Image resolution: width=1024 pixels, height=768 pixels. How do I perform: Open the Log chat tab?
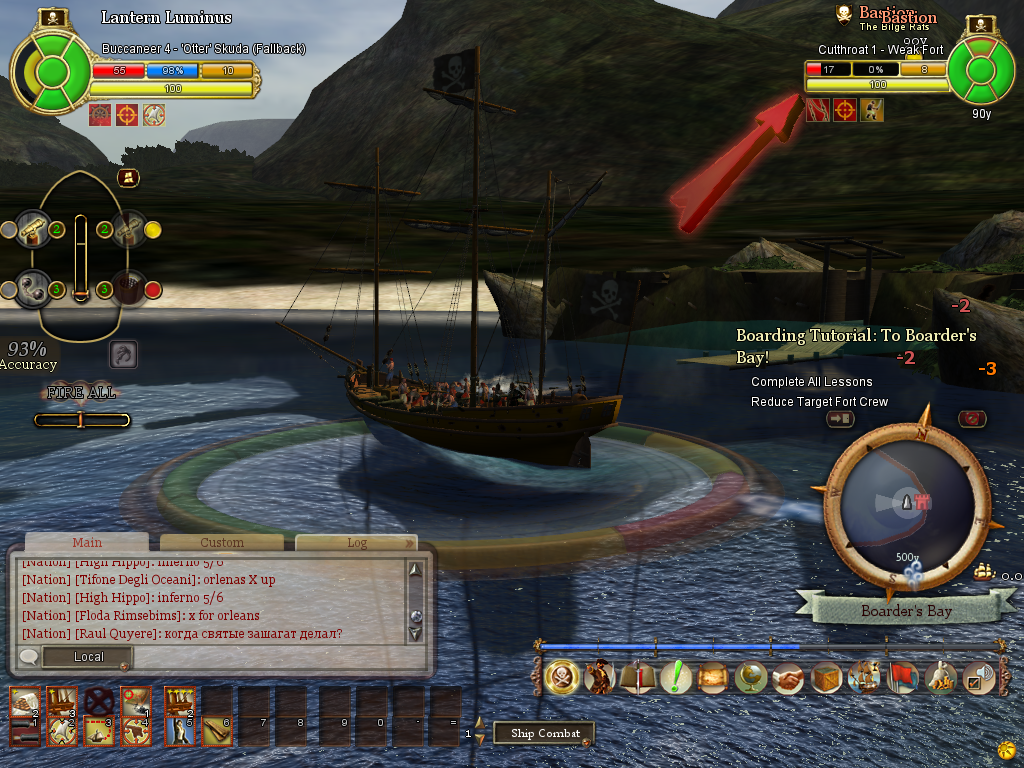356,542
